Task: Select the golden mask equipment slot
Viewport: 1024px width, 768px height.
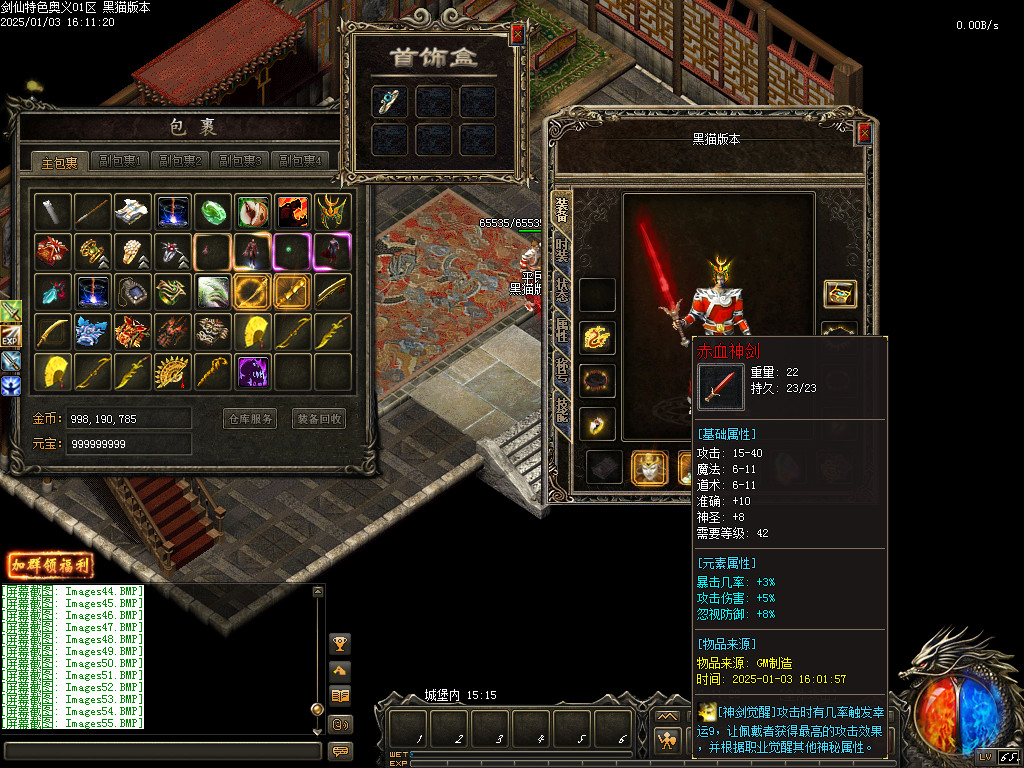Action: coord(649,467)
